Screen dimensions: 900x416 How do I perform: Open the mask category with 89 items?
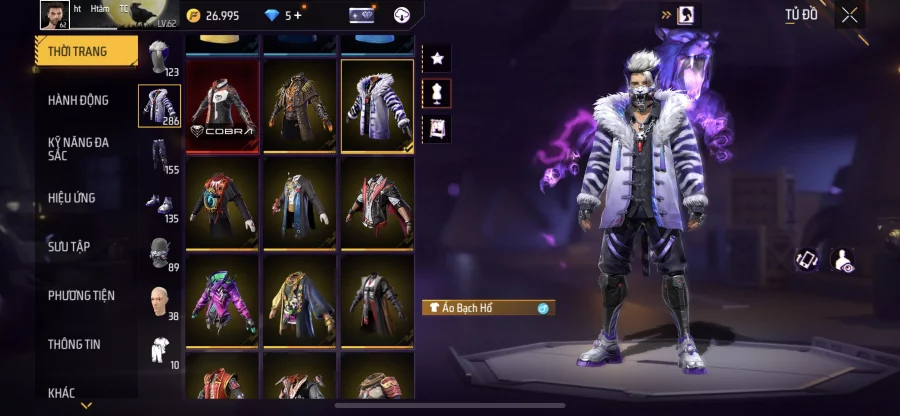tap(159, 252)
